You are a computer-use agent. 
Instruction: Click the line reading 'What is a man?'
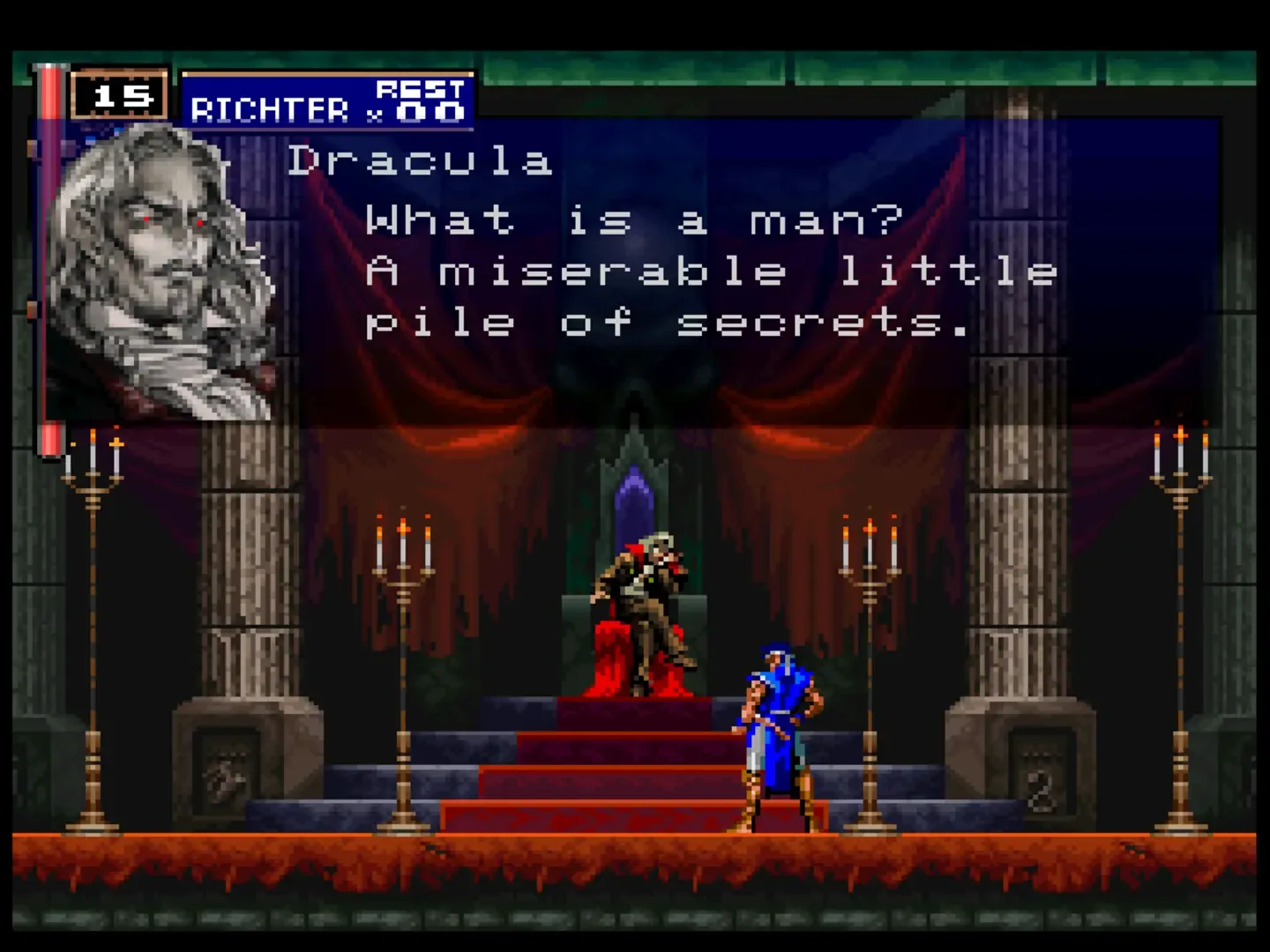pos(631,220)
